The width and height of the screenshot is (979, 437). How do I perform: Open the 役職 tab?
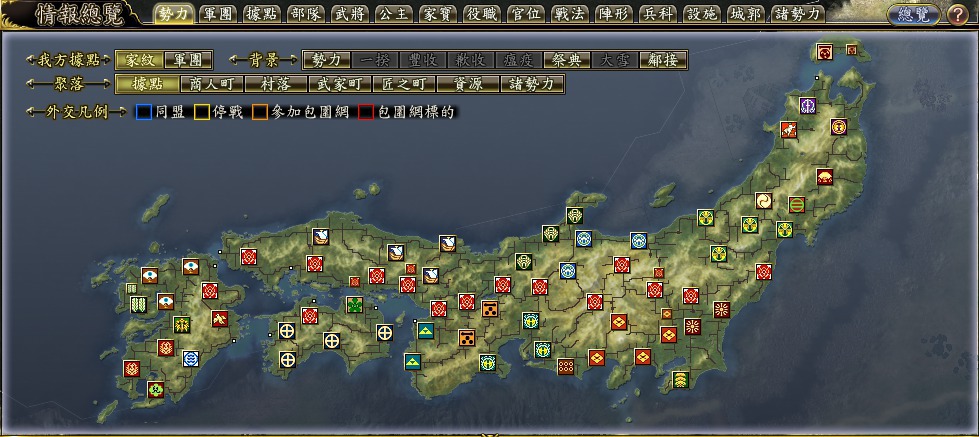(479, 14)
